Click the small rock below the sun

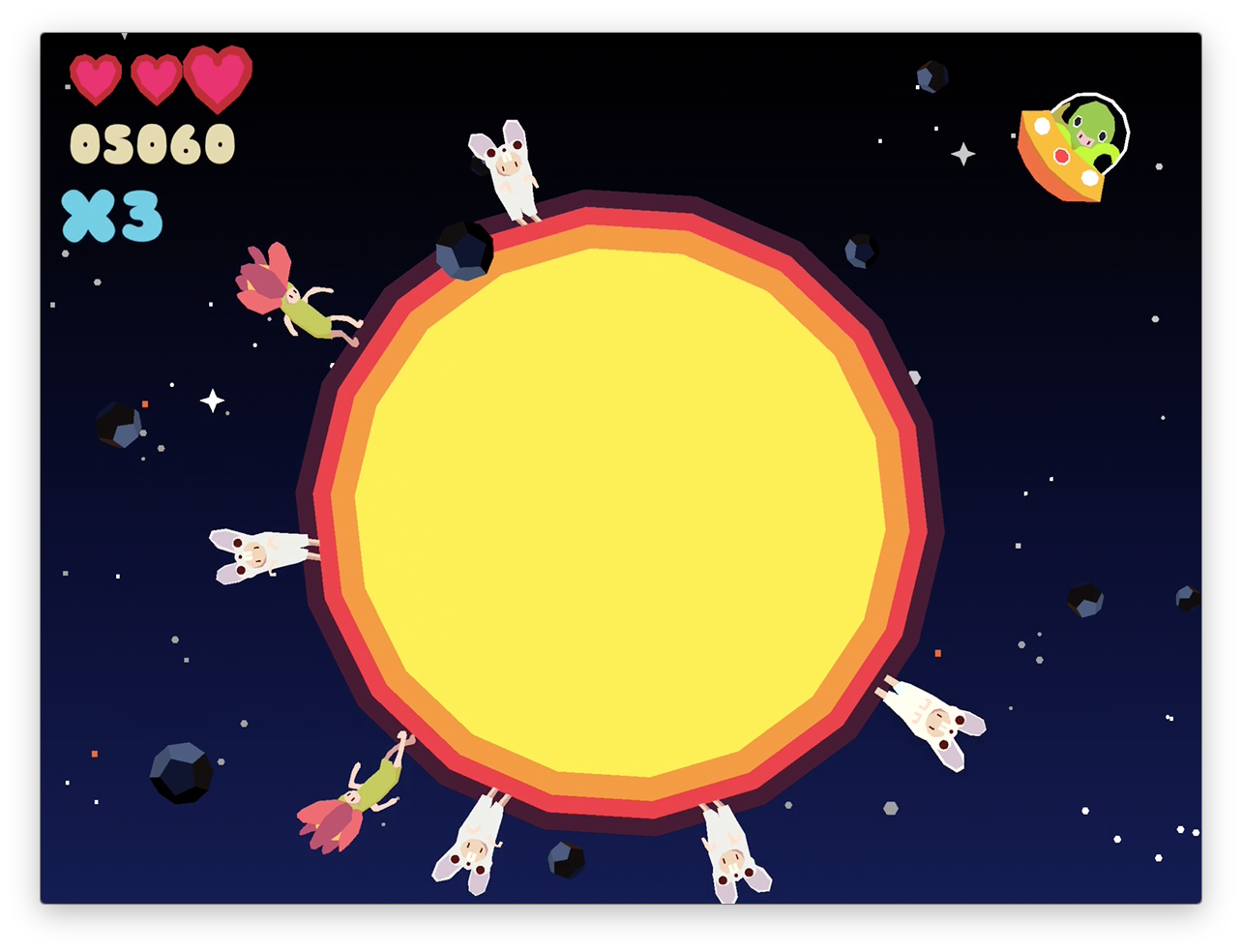click(x=566, y=859)
